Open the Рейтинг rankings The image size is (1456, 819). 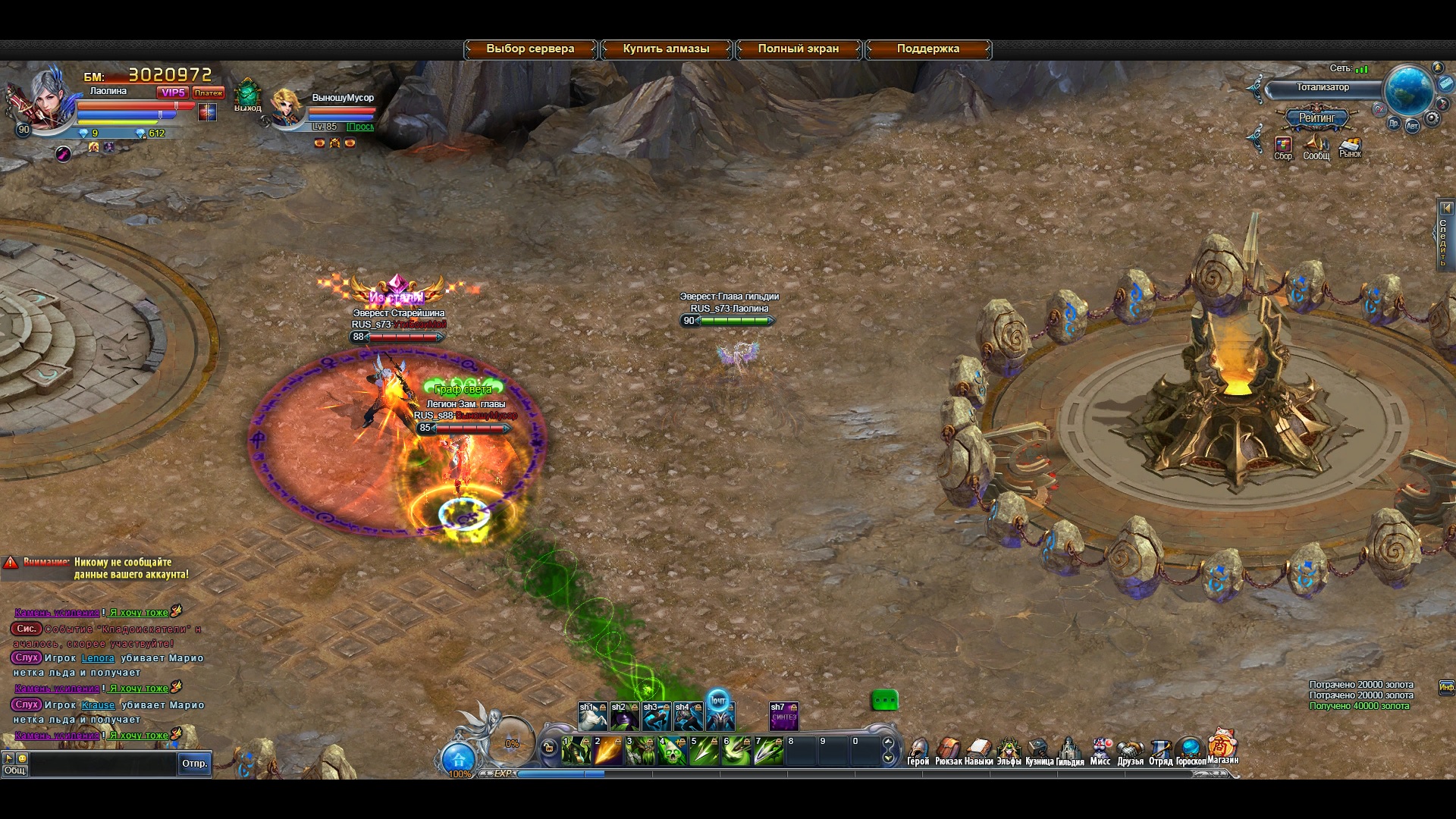[1316, 118]
